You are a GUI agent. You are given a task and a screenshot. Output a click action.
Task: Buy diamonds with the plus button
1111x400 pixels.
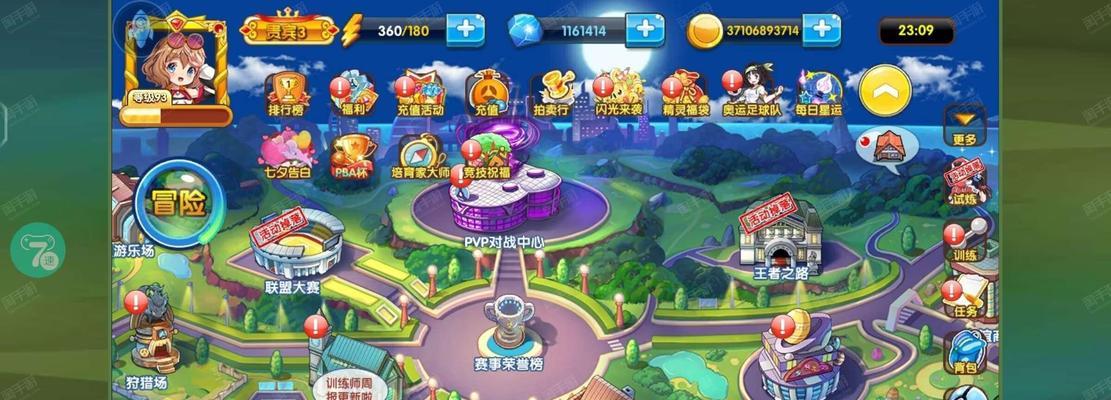coord(645,29)
